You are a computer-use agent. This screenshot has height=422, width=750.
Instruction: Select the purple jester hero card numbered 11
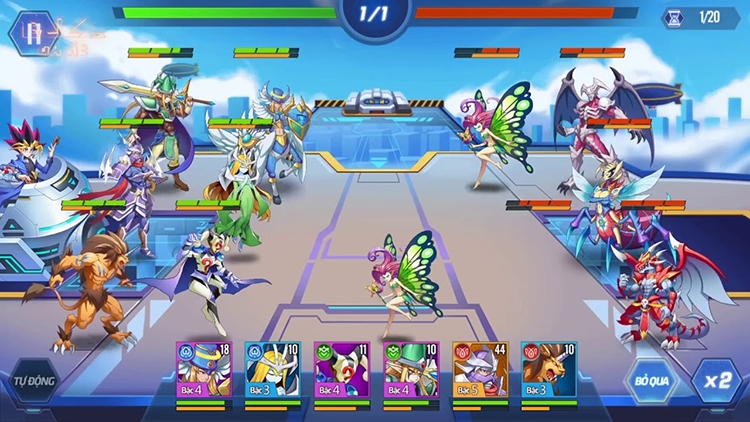tap(342, 370)
